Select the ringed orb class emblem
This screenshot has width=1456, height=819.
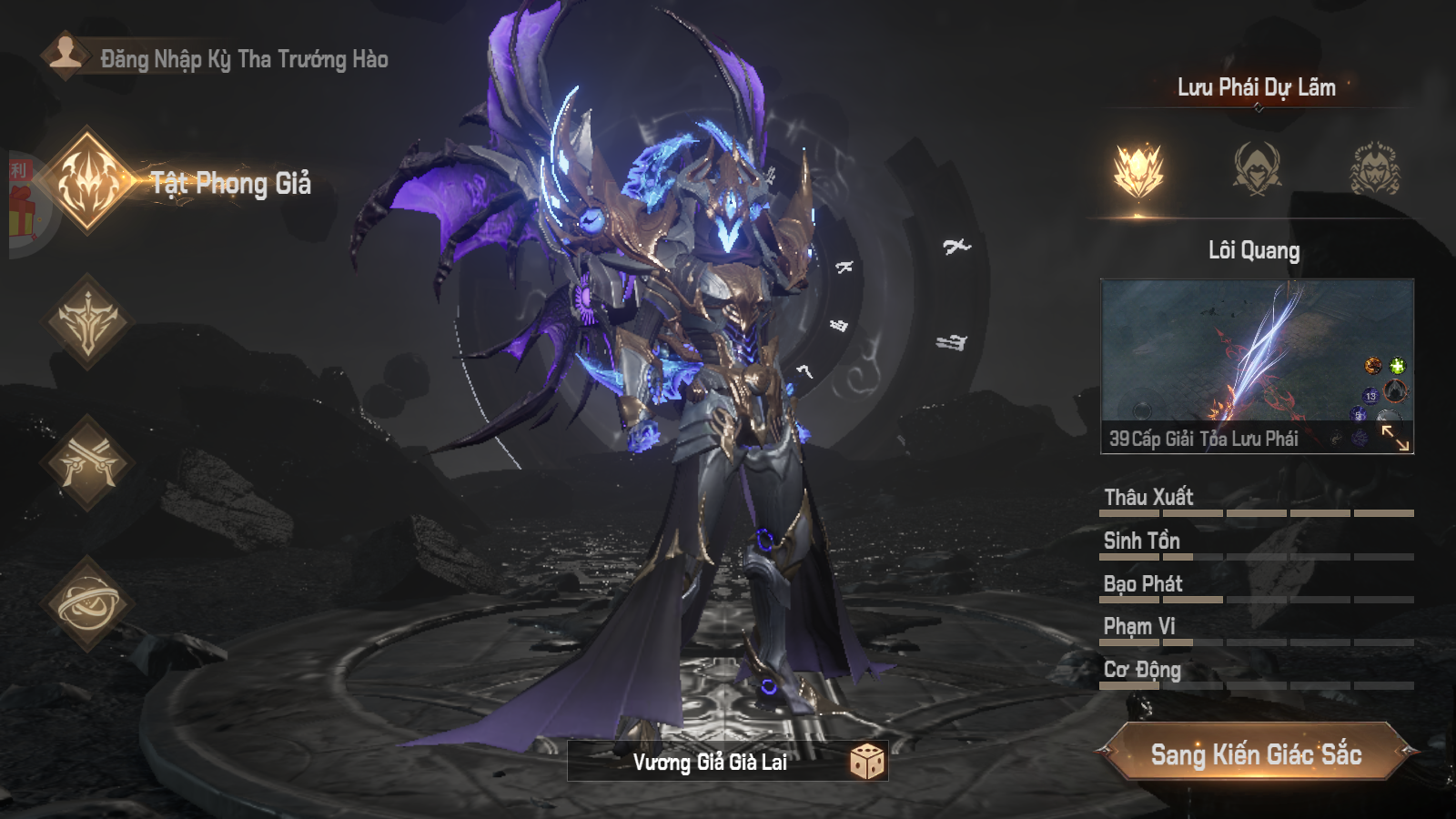click(87, 603)
